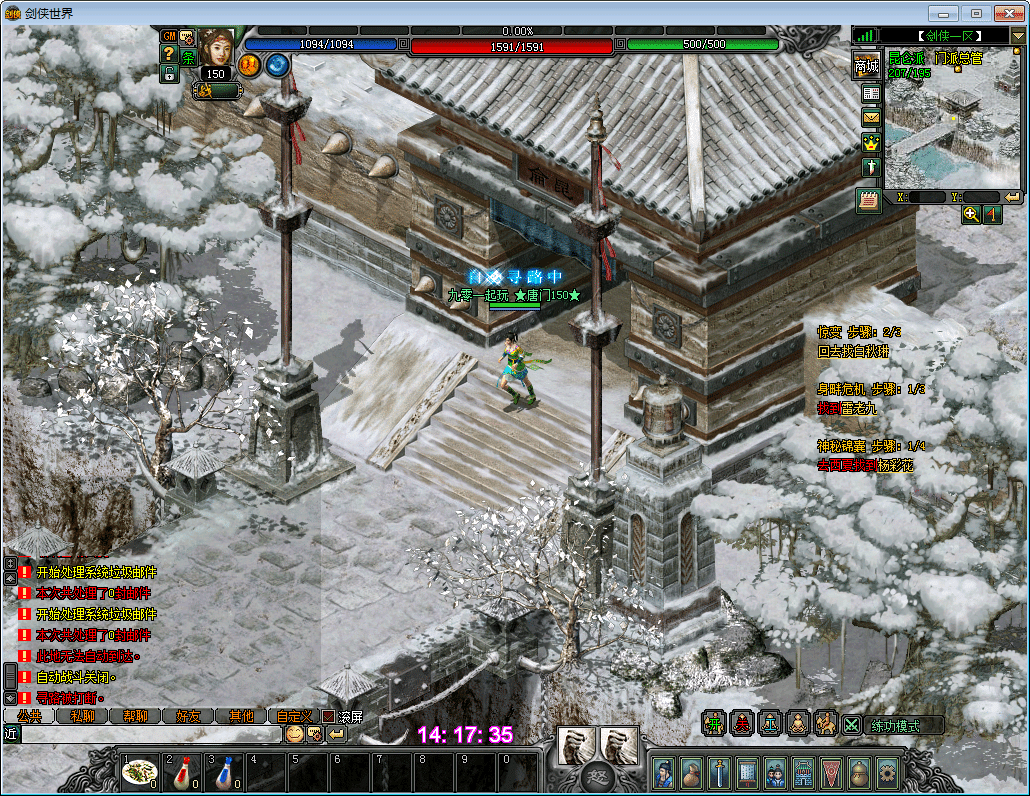Click the red flag map marker button
The image size is (1030, 796).
[992, 215]
